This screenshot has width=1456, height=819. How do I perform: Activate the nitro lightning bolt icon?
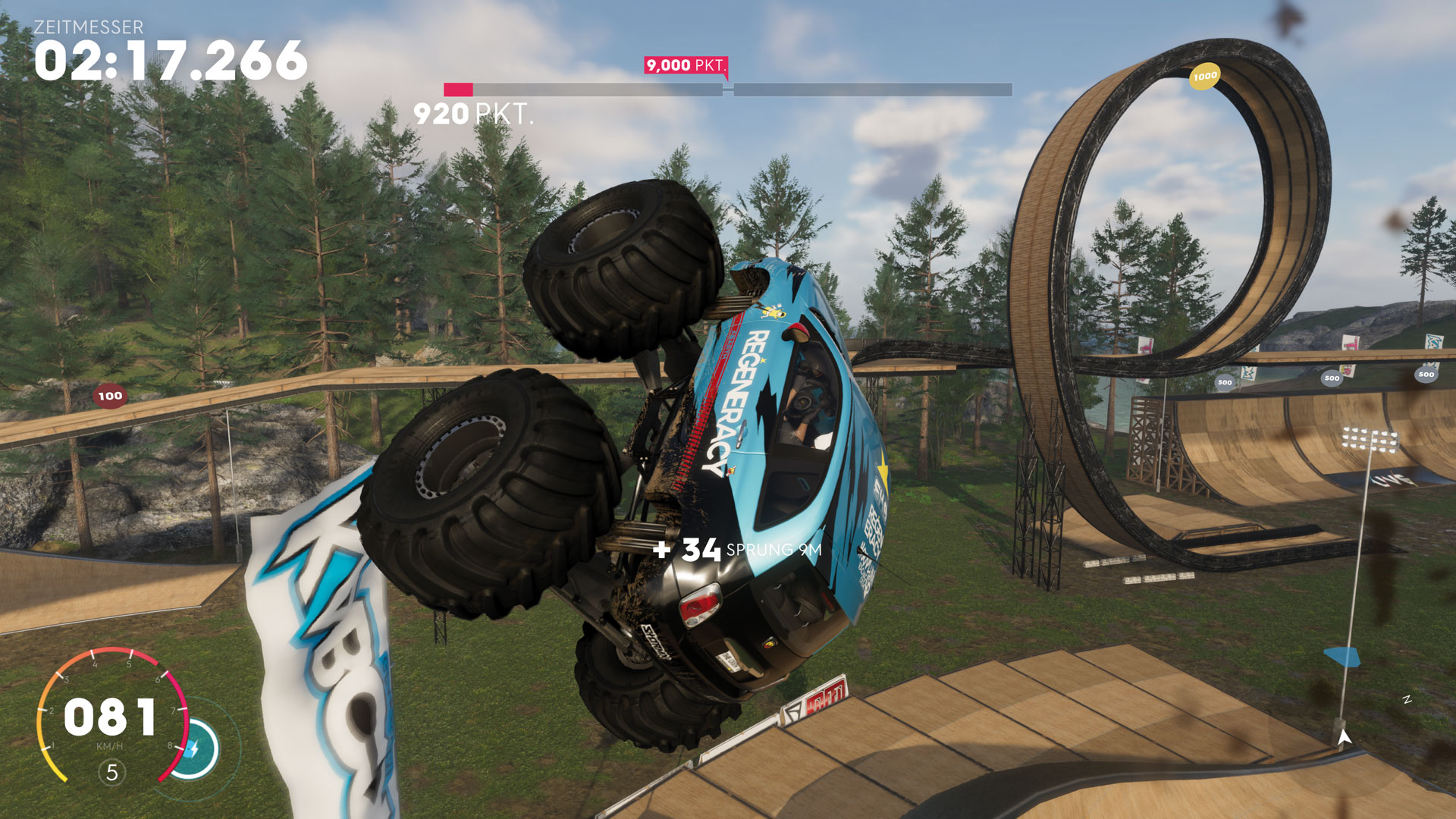point(194,749)
